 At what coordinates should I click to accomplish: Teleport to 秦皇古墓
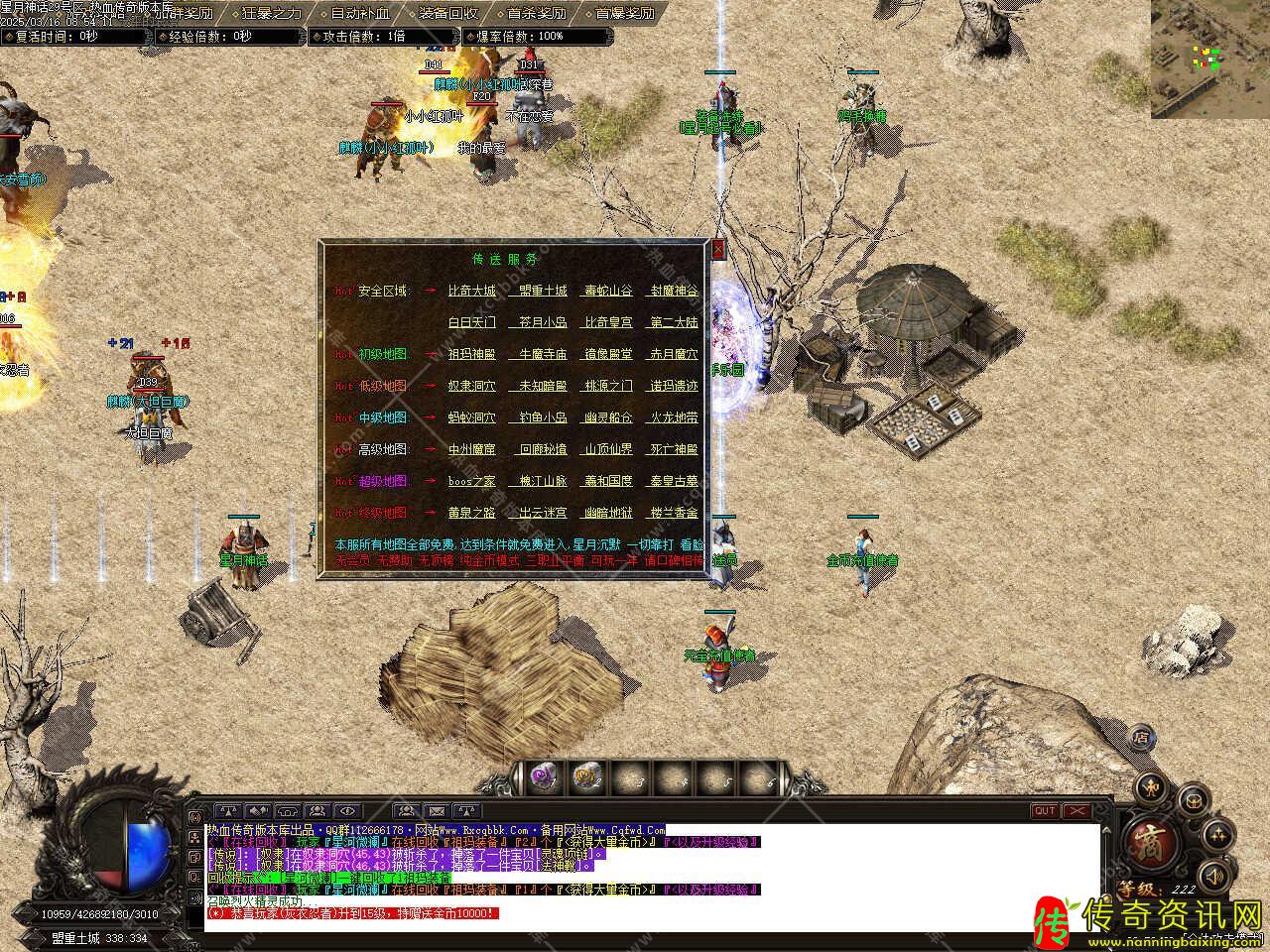(x=674, y=481)
